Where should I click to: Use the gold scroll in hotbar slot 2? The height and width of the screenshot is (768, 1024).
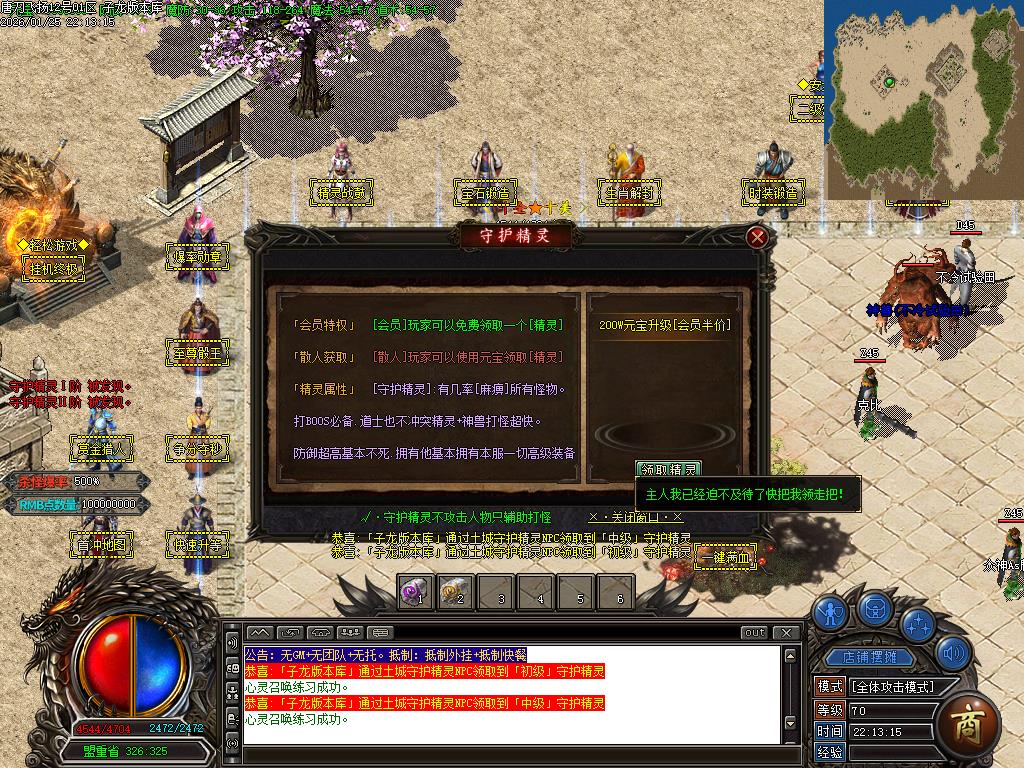(455, 591)
